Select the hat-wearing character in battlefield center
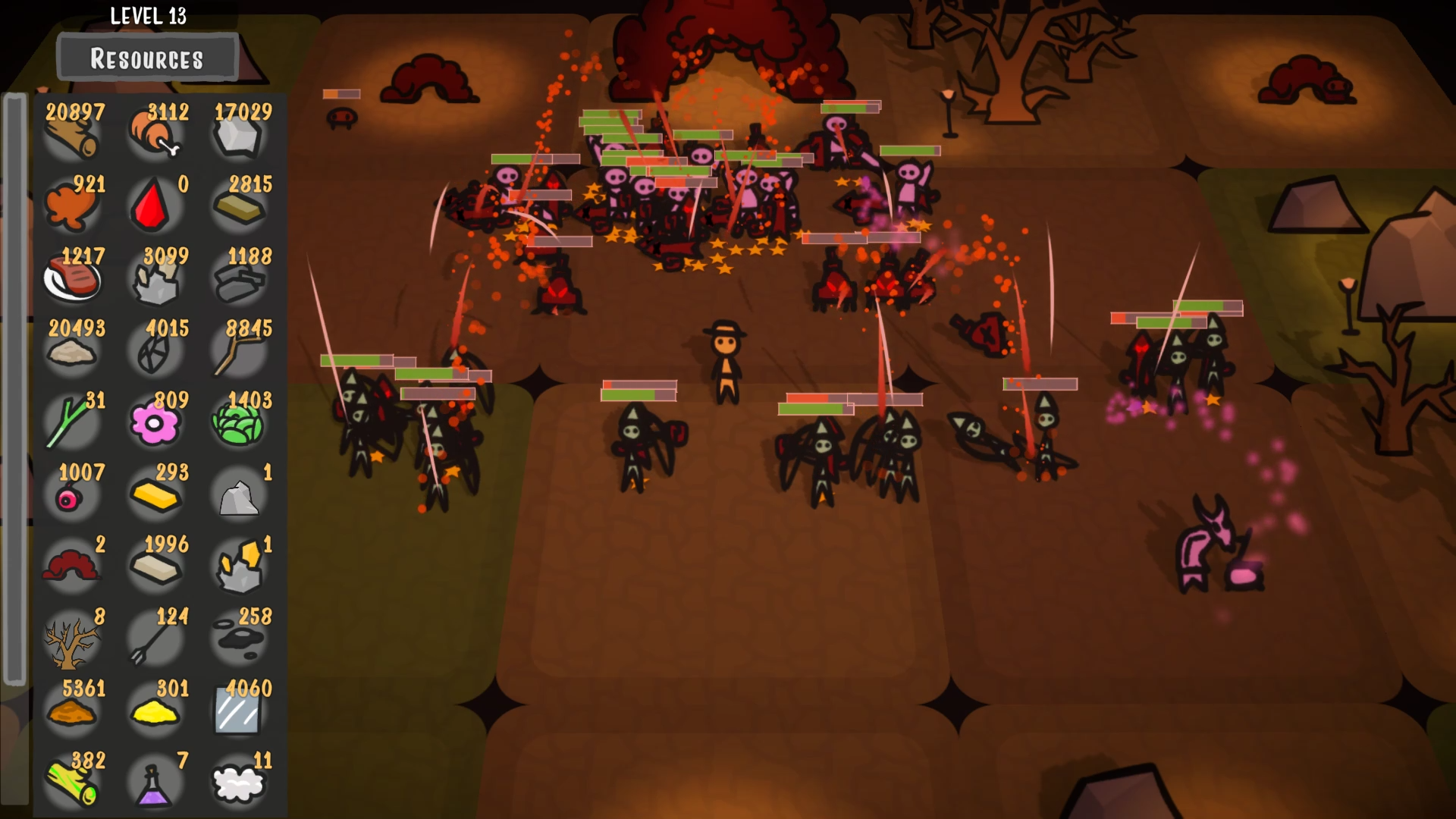Screen dimensions: 1456x819 coord(726,356)
